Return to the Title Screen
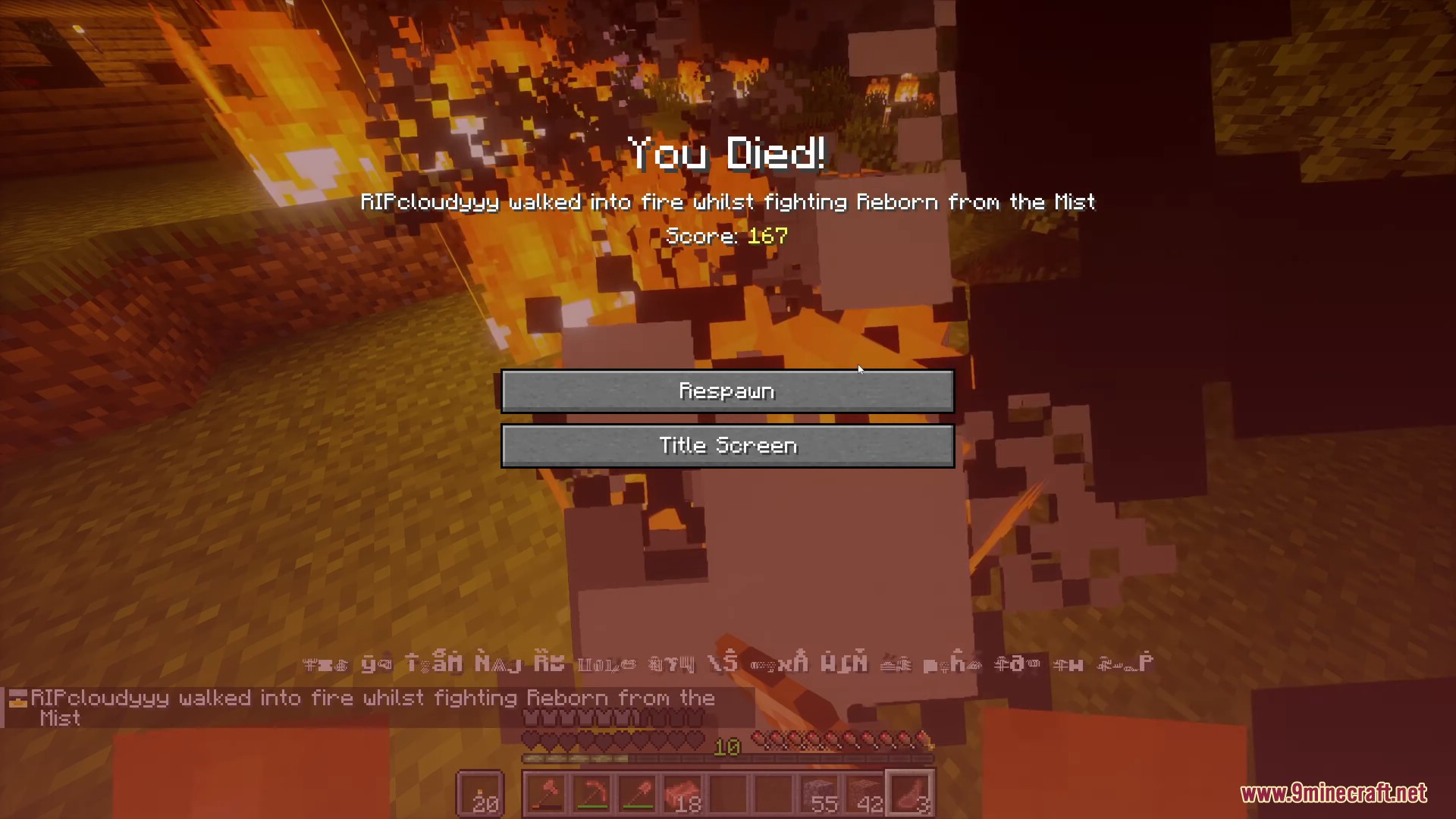Screen dimensions: 1456x819 (727, 446)
